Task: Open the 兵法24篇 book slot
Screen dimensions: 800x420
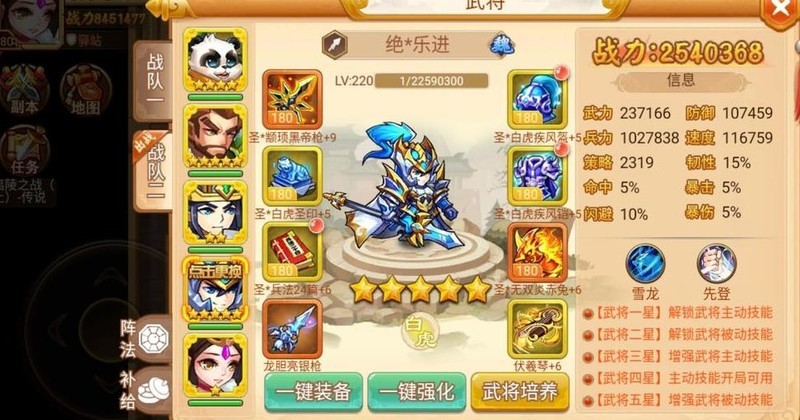Action: click(293, 251)
